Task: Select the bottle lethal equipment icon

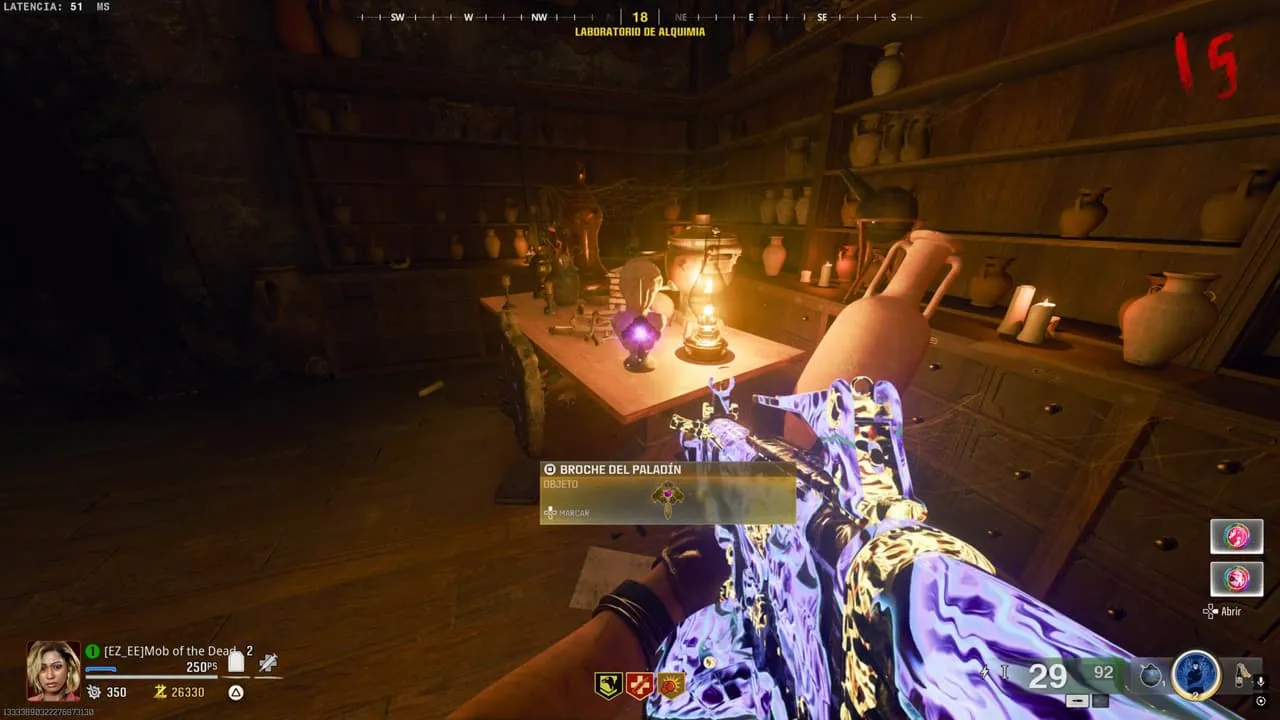Action: click(x=1241, y=675)
